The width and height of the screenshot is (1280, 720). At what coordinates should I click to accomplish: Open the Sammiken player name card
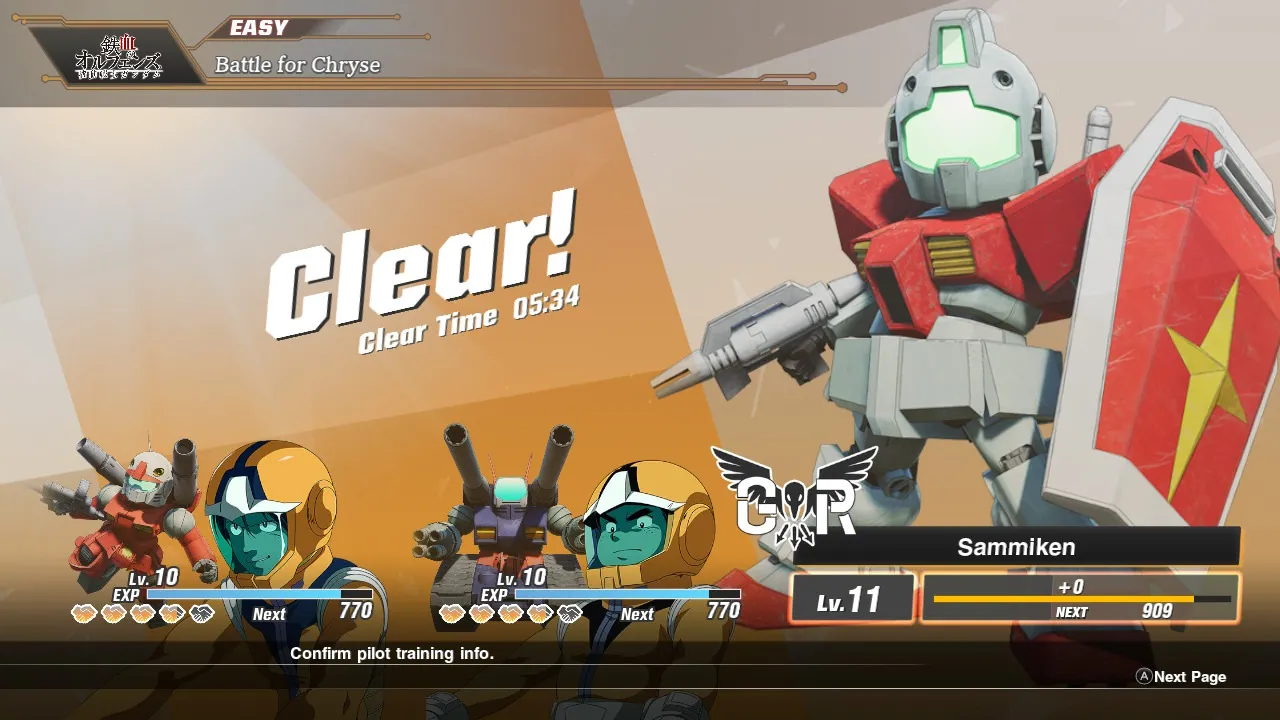pos(1016,547)
